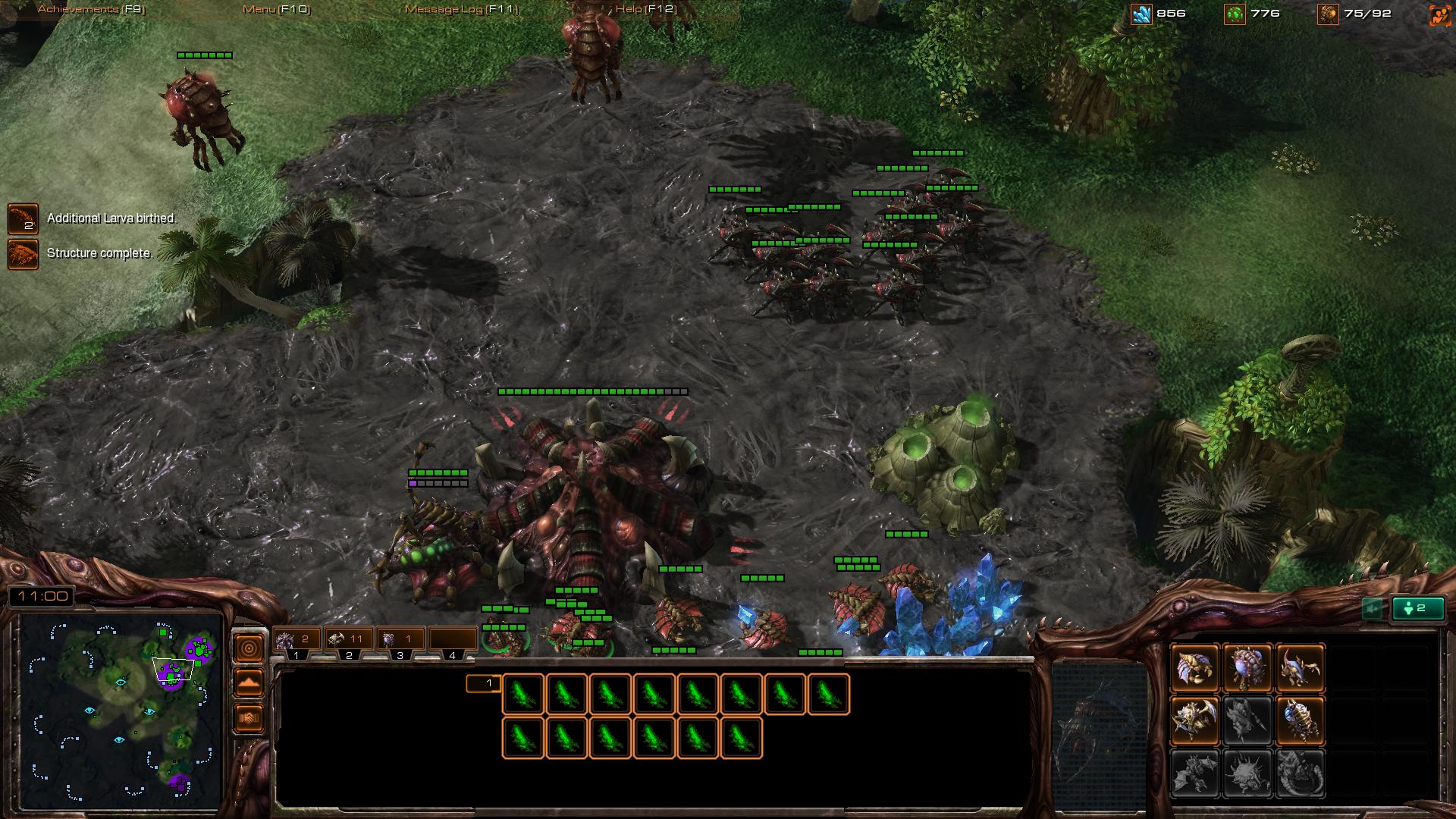Image resolution: width=1456 pixels, height=819 pixels.
Task: Toggle minimap terrain display
Action: pos(249,682)
